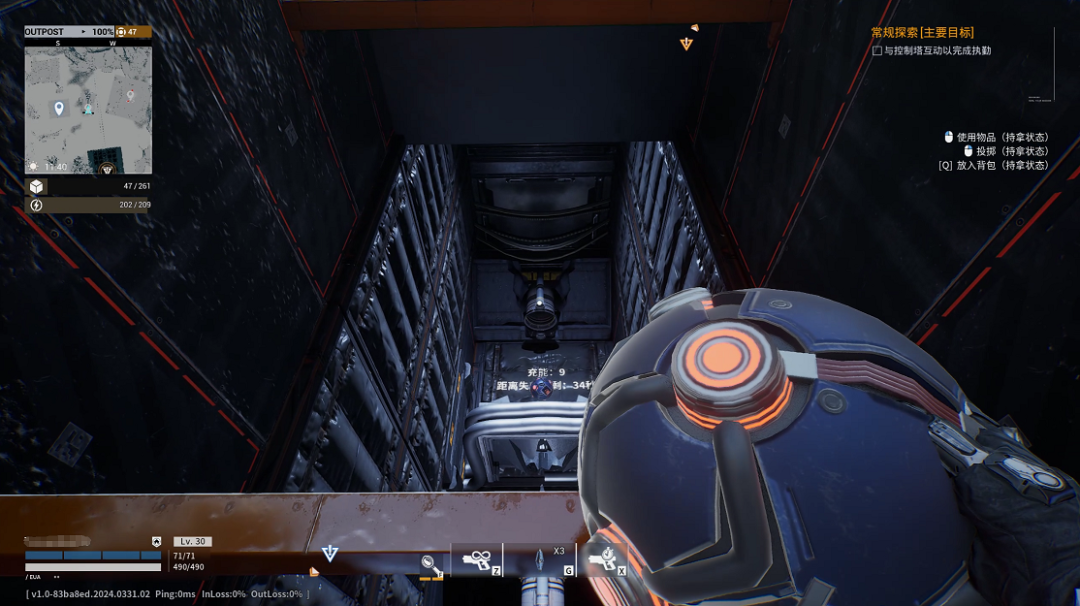
Task: Click the white waypoint pin on minimap
Action: point(59,107)
